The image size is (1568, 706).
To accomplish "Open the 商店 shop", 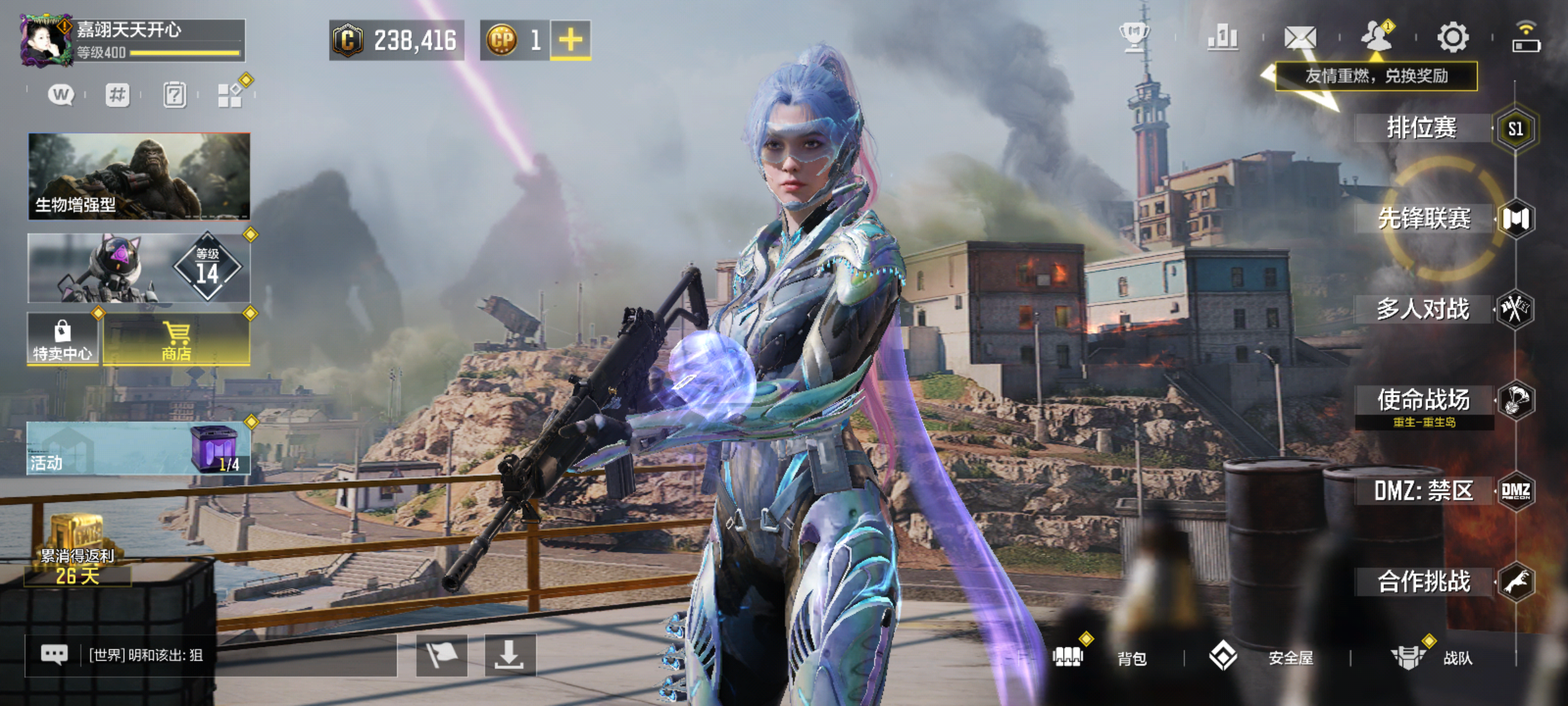I will (x=176, y=339).
